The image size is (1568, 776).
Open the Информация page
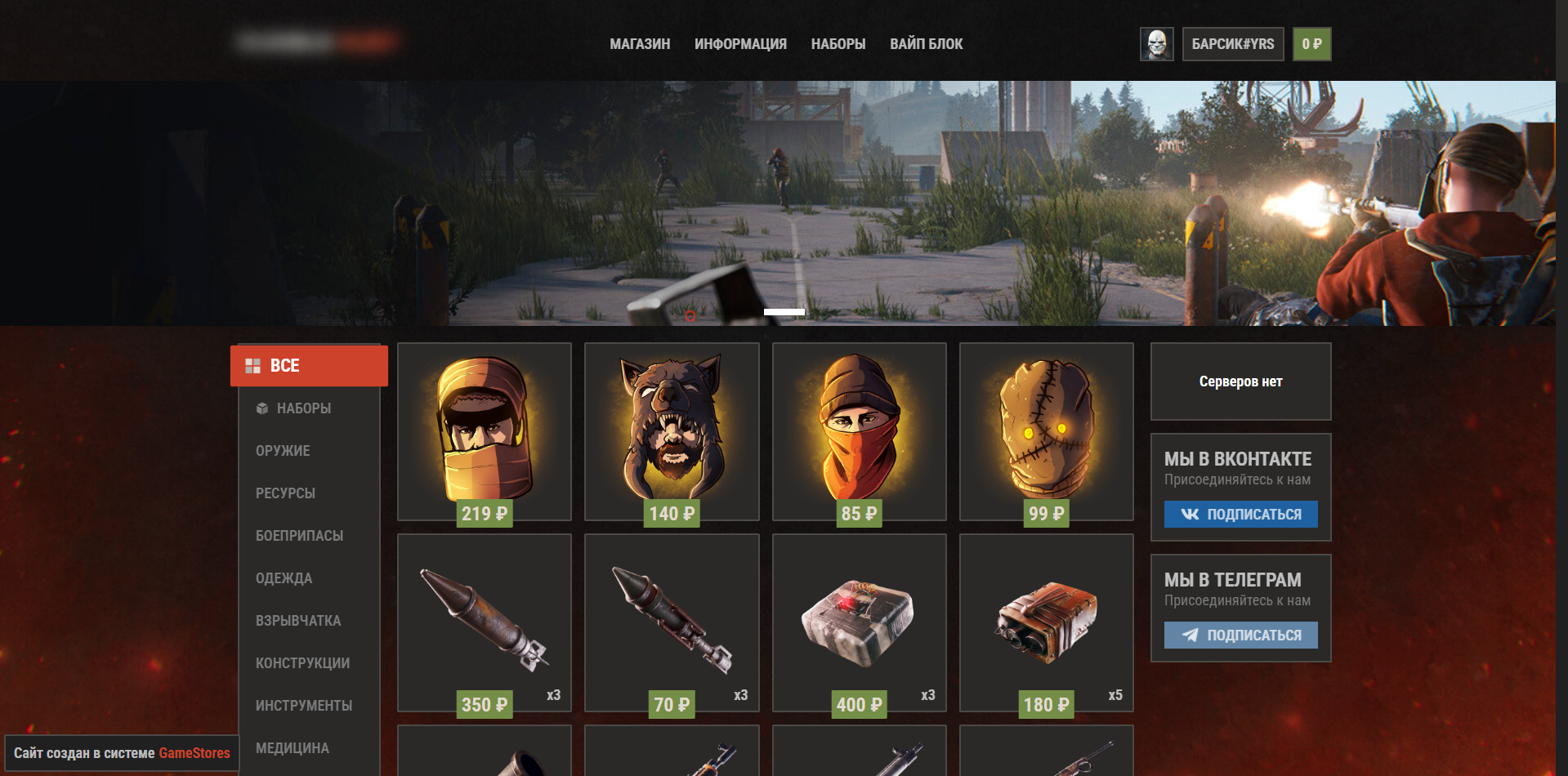tap(740, 44)
